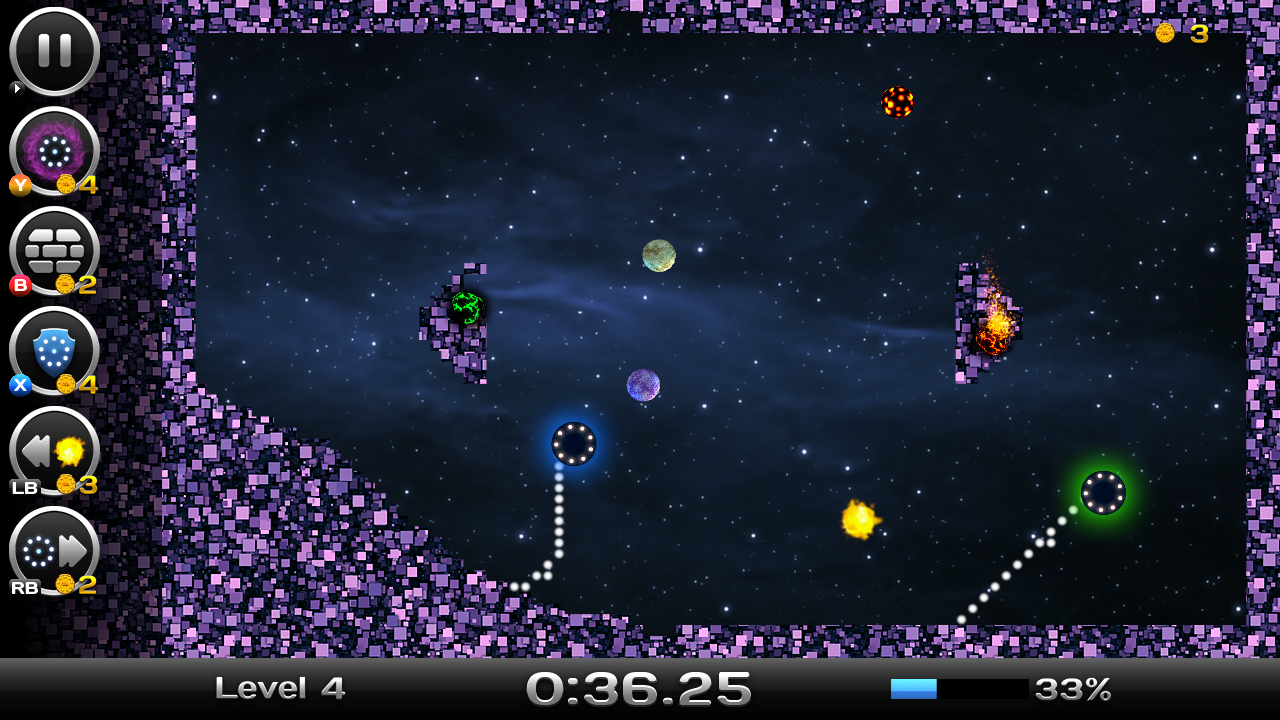Pause the game with the pause button
This screenshot has height=720, width=1280.
point(54,51)
